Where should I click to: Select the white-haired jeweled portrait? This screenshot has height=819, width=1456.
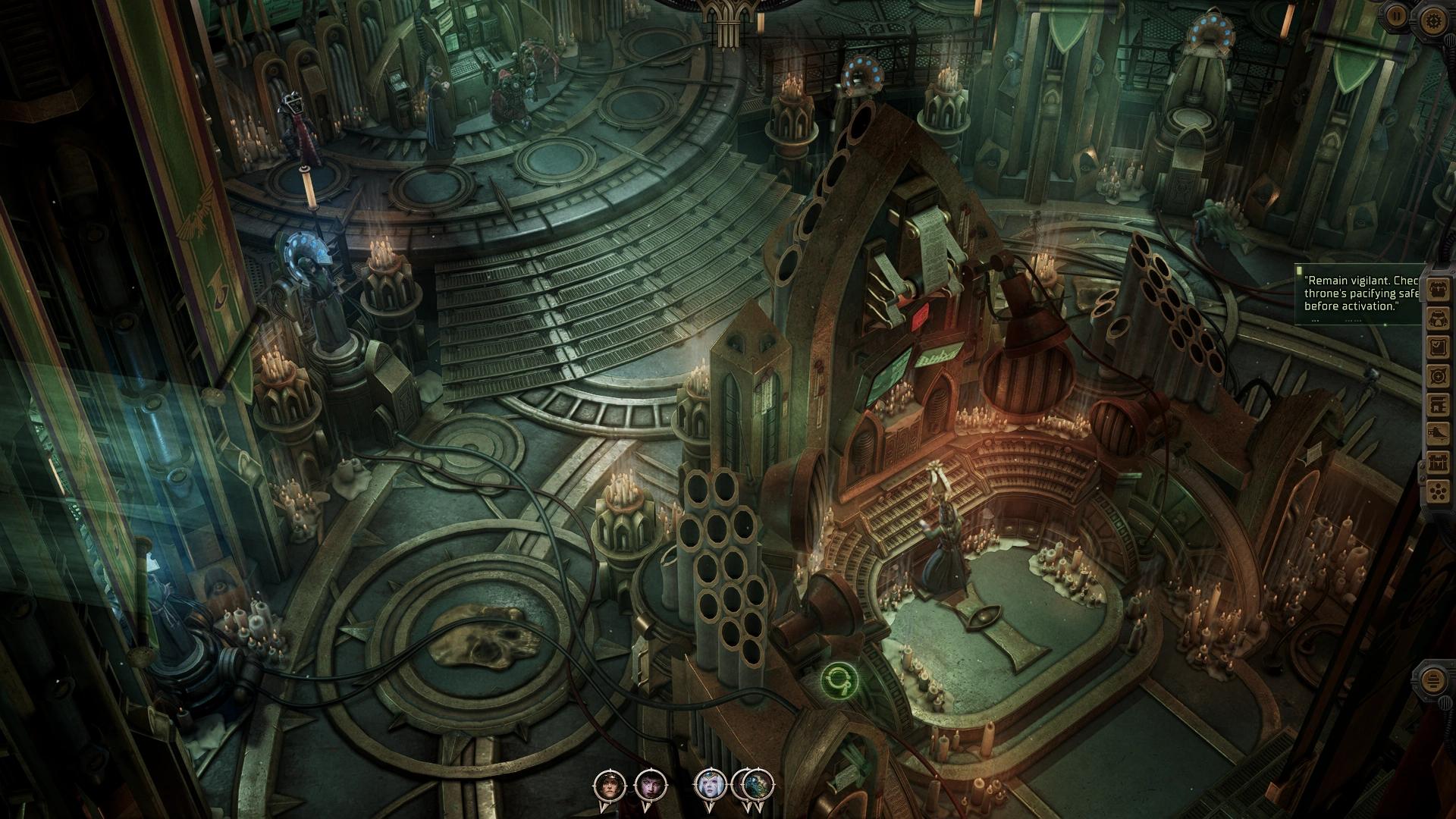(x=711, y=783)
